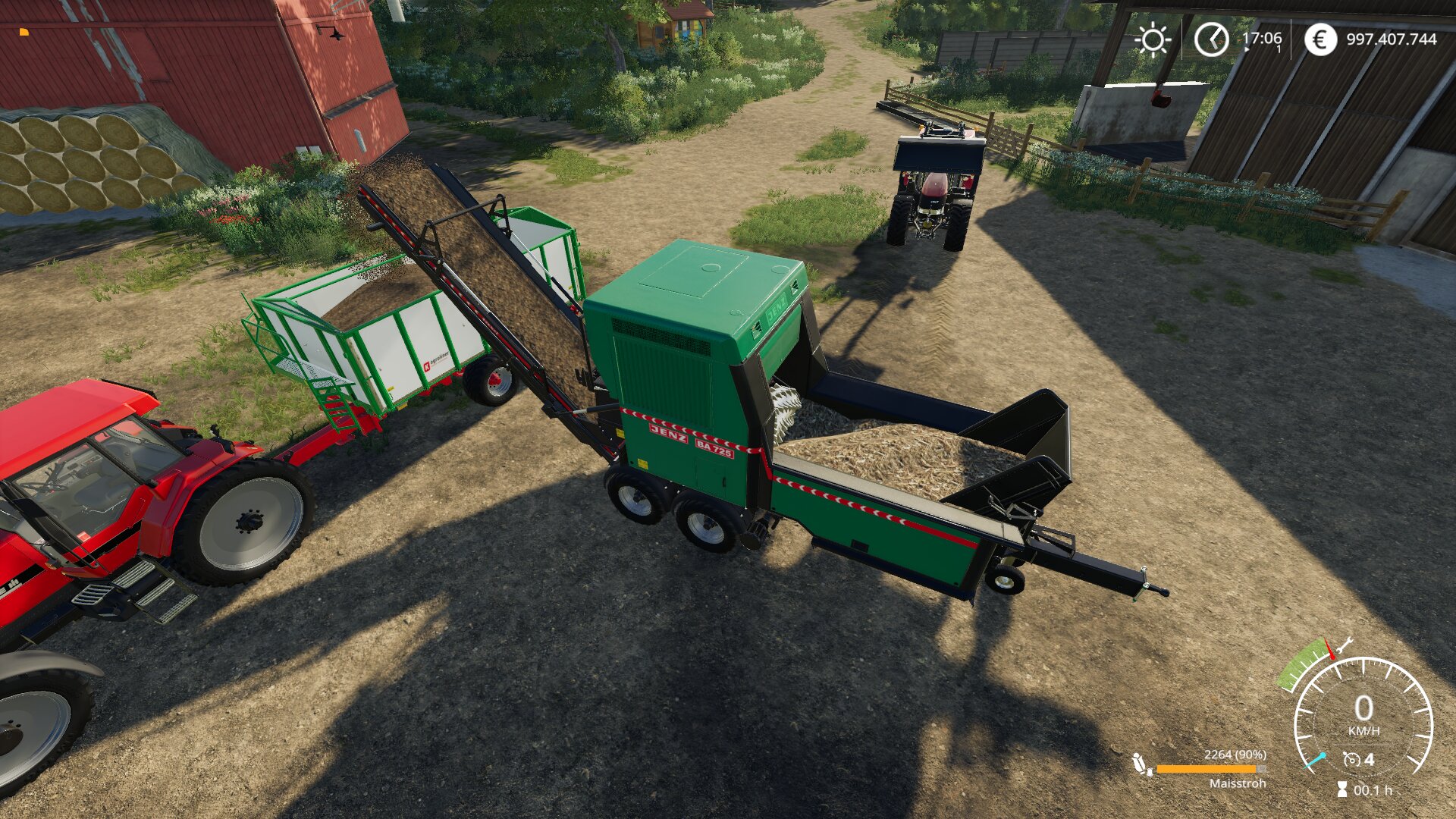This screenshot has width=1456, height=819.
Task: Click the euro money icon
Action: (1320, 39)
